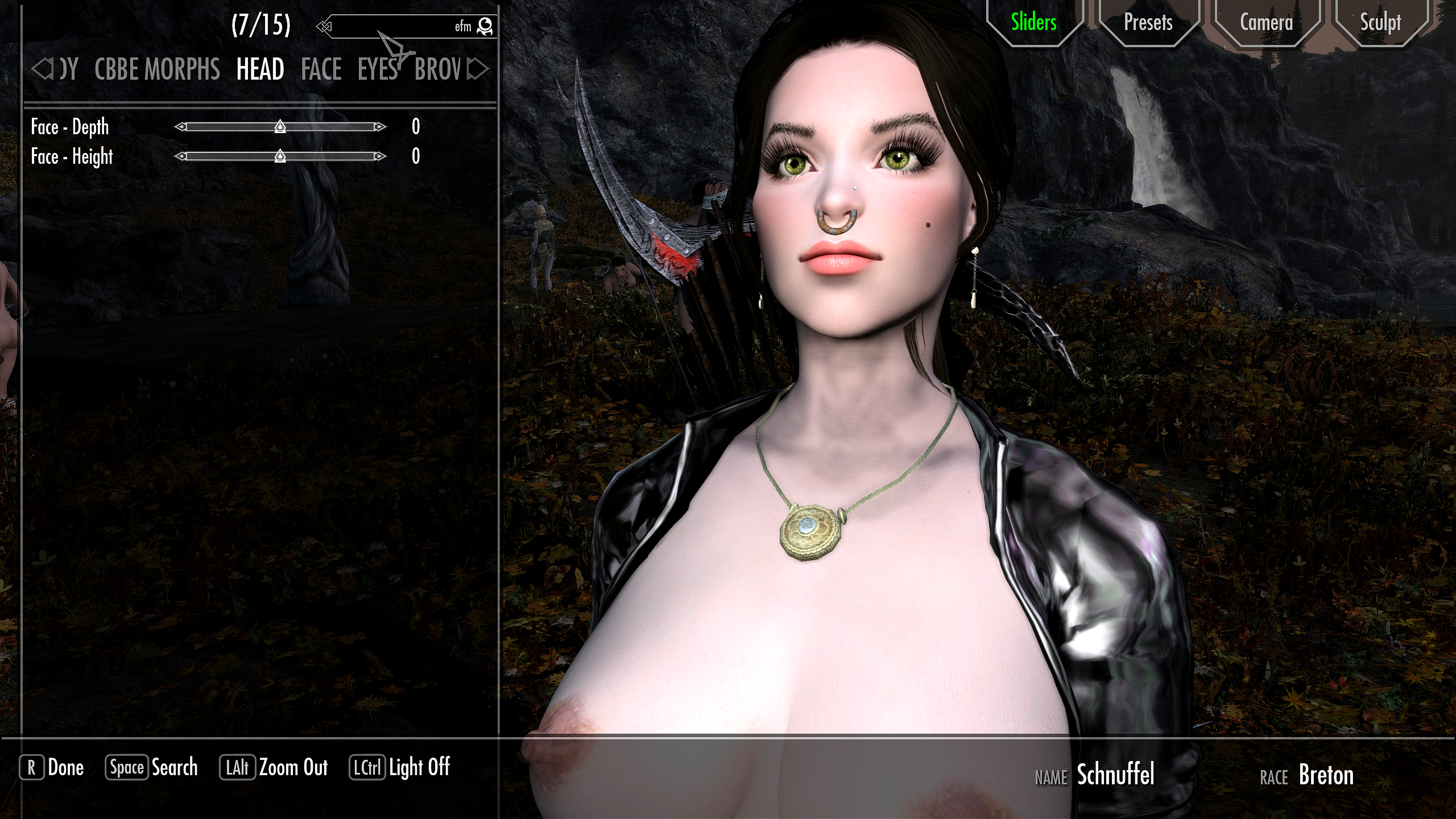This screenshot has width=1456, height=819.
Task: Select the HEAD category
Action: tap(260, 69)
